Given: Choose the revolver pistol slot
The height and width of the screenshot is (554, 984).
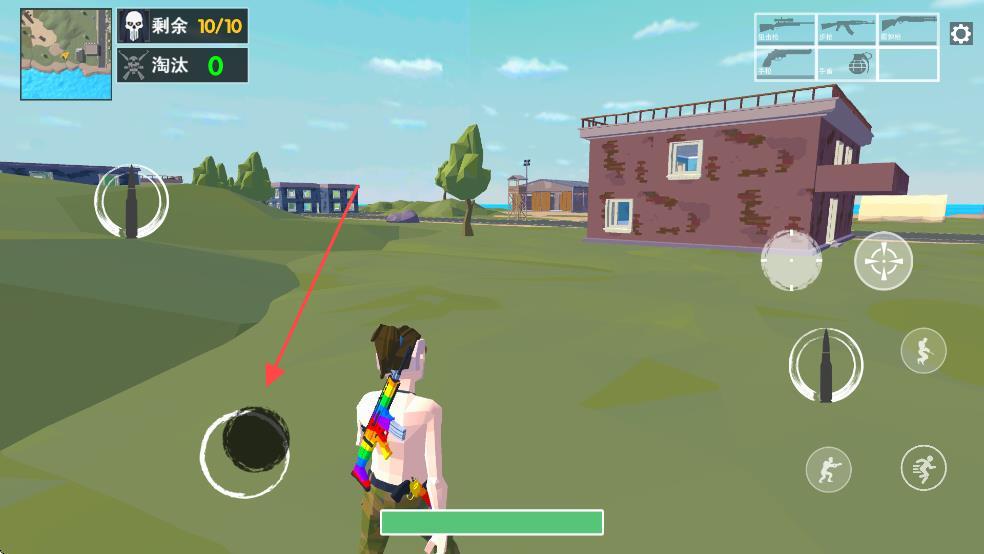Looking at the screenshot, I should (785, 63).
